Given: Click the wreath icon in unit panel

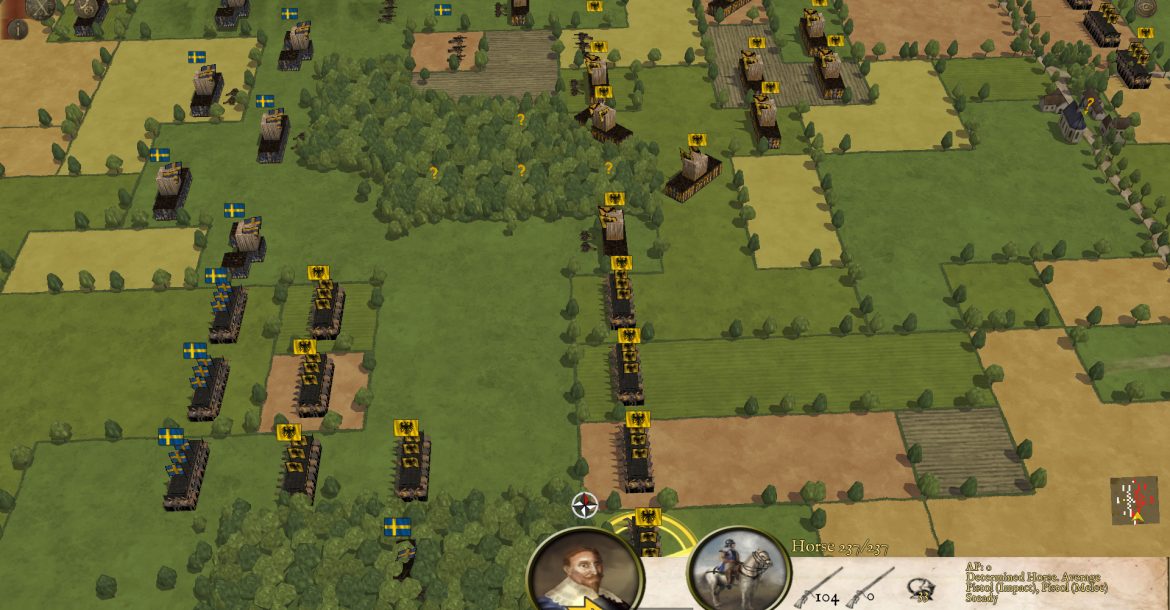Looking at the screenshot, I should point(920,590).
